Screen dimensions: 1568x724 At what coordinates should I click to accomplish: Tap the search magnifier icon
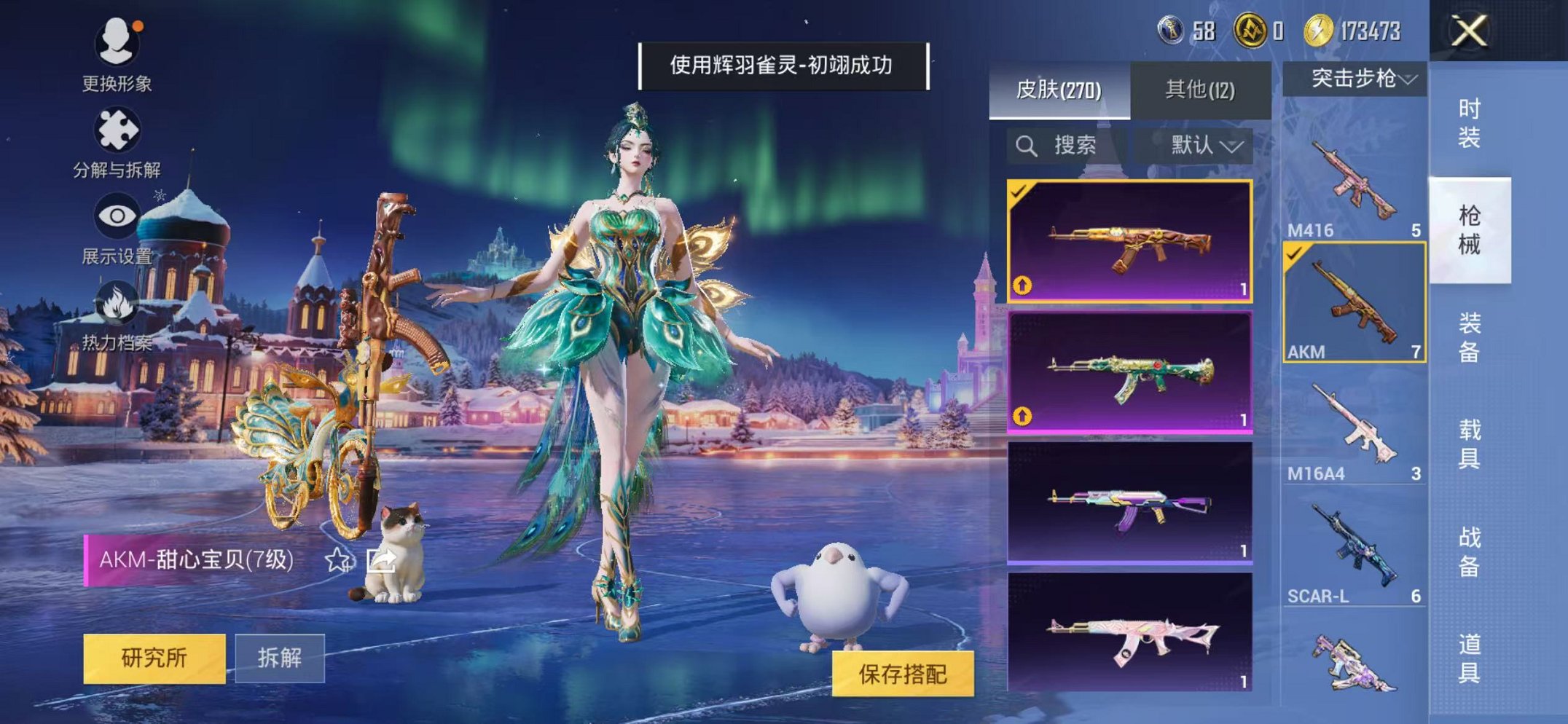tap(1027, 145)
